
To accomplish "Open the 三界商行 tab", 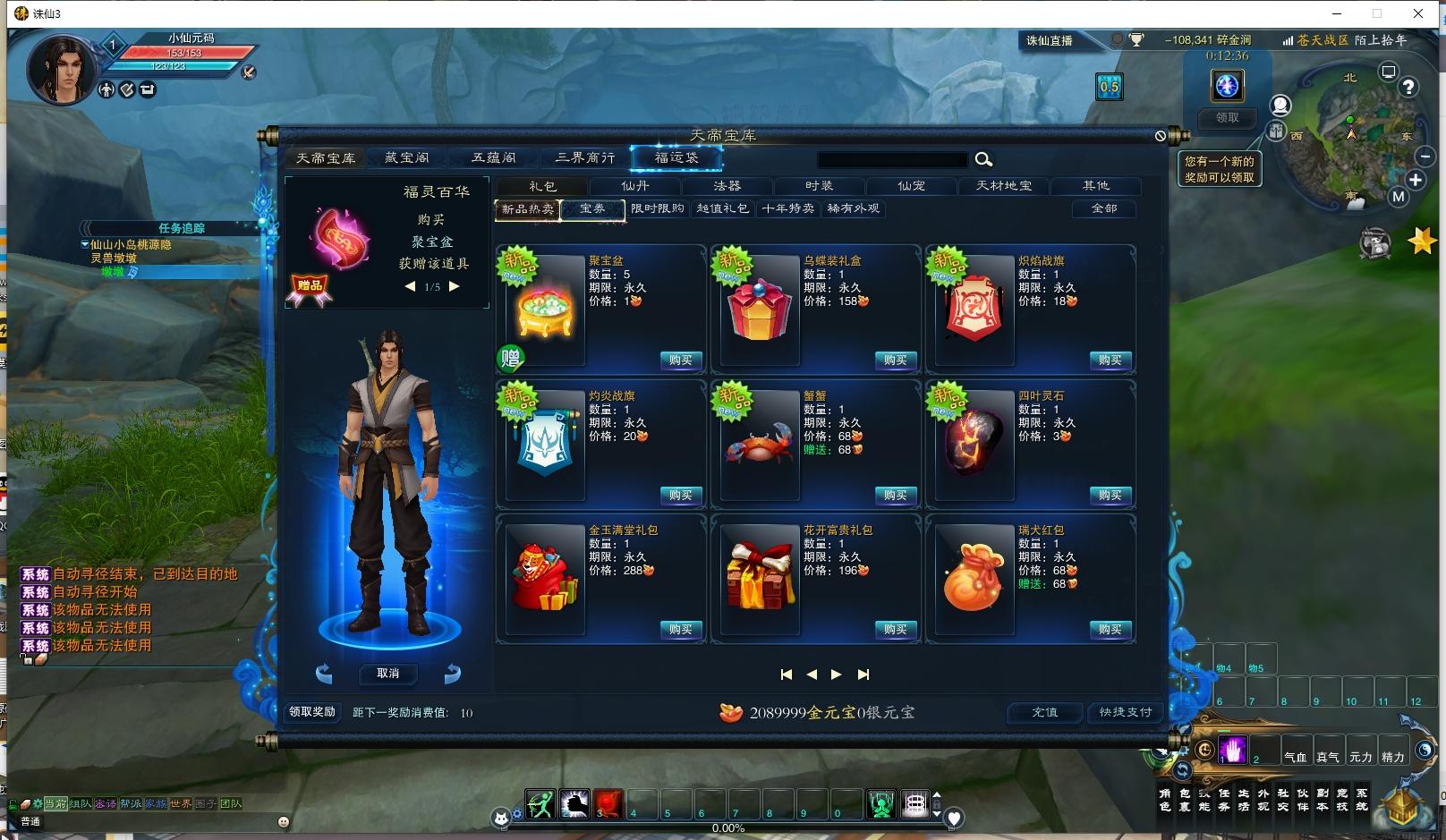I will pos(585,158).
